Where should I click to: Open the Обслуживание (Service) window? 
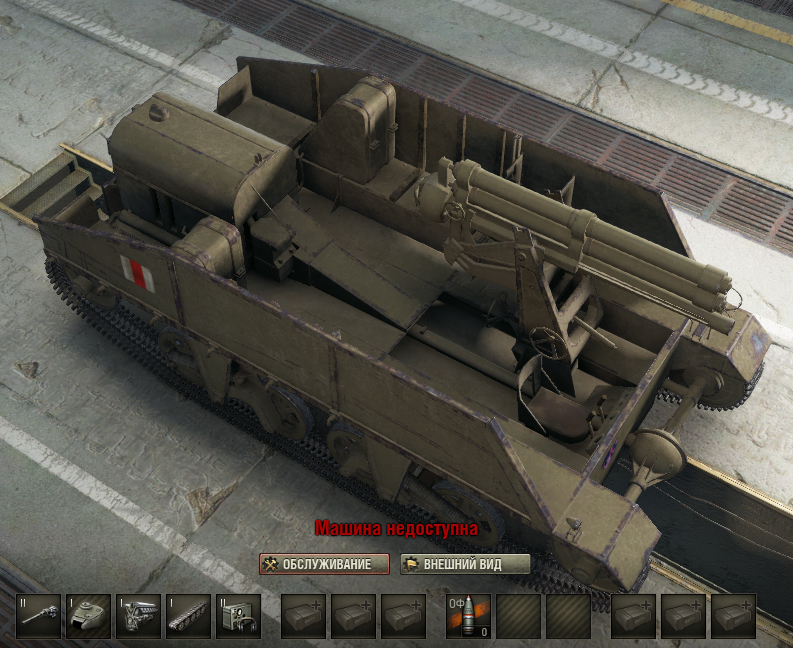point(323,564)
